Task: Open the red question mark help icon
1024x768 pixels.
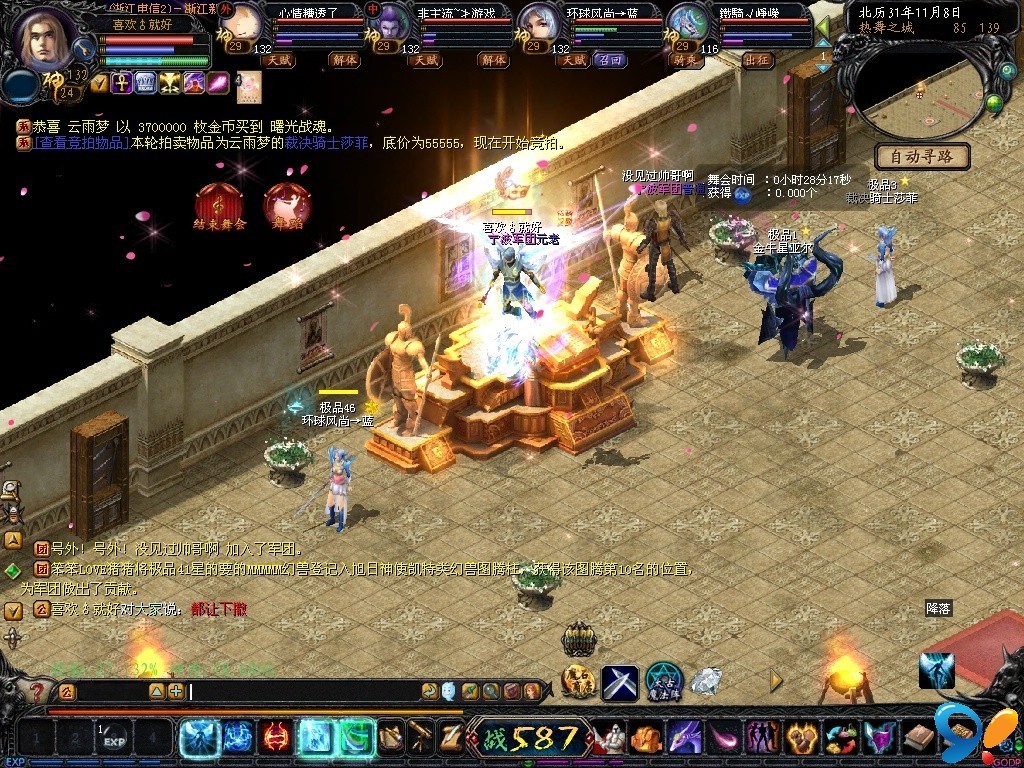Action: coord(37,691)
